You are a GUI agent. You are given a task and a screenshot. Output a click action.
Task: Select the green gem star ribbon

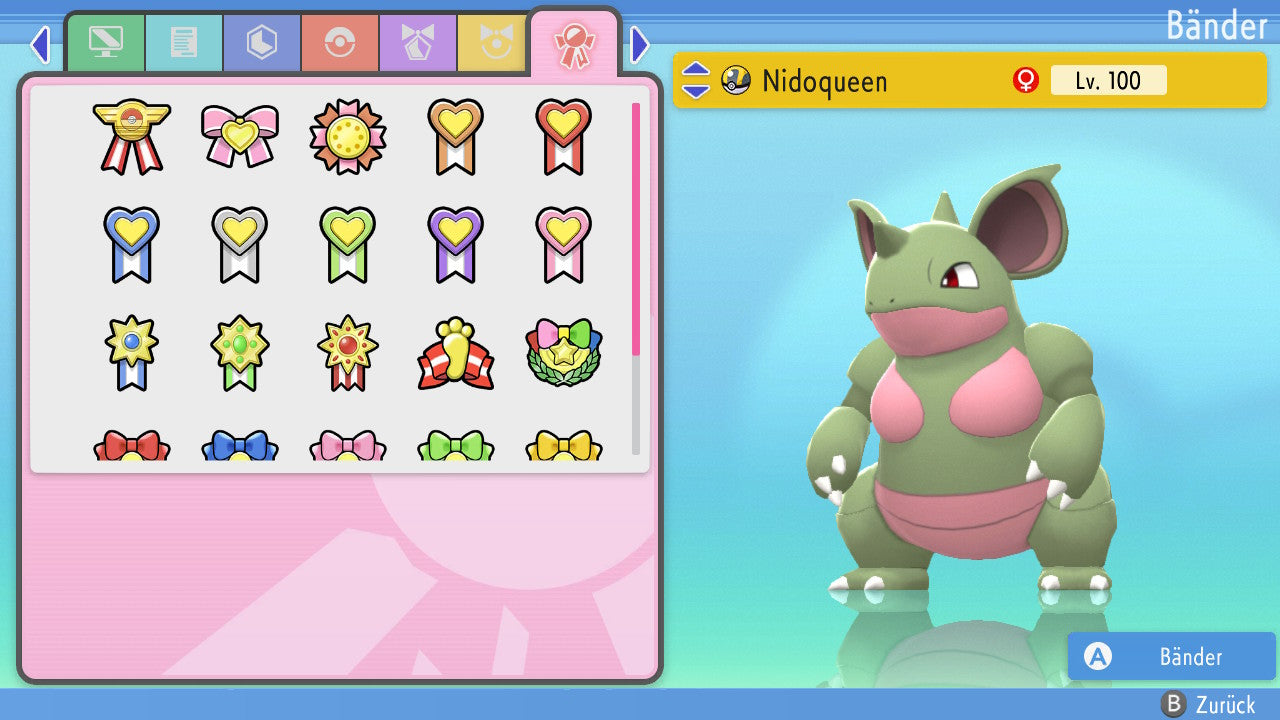239,353
